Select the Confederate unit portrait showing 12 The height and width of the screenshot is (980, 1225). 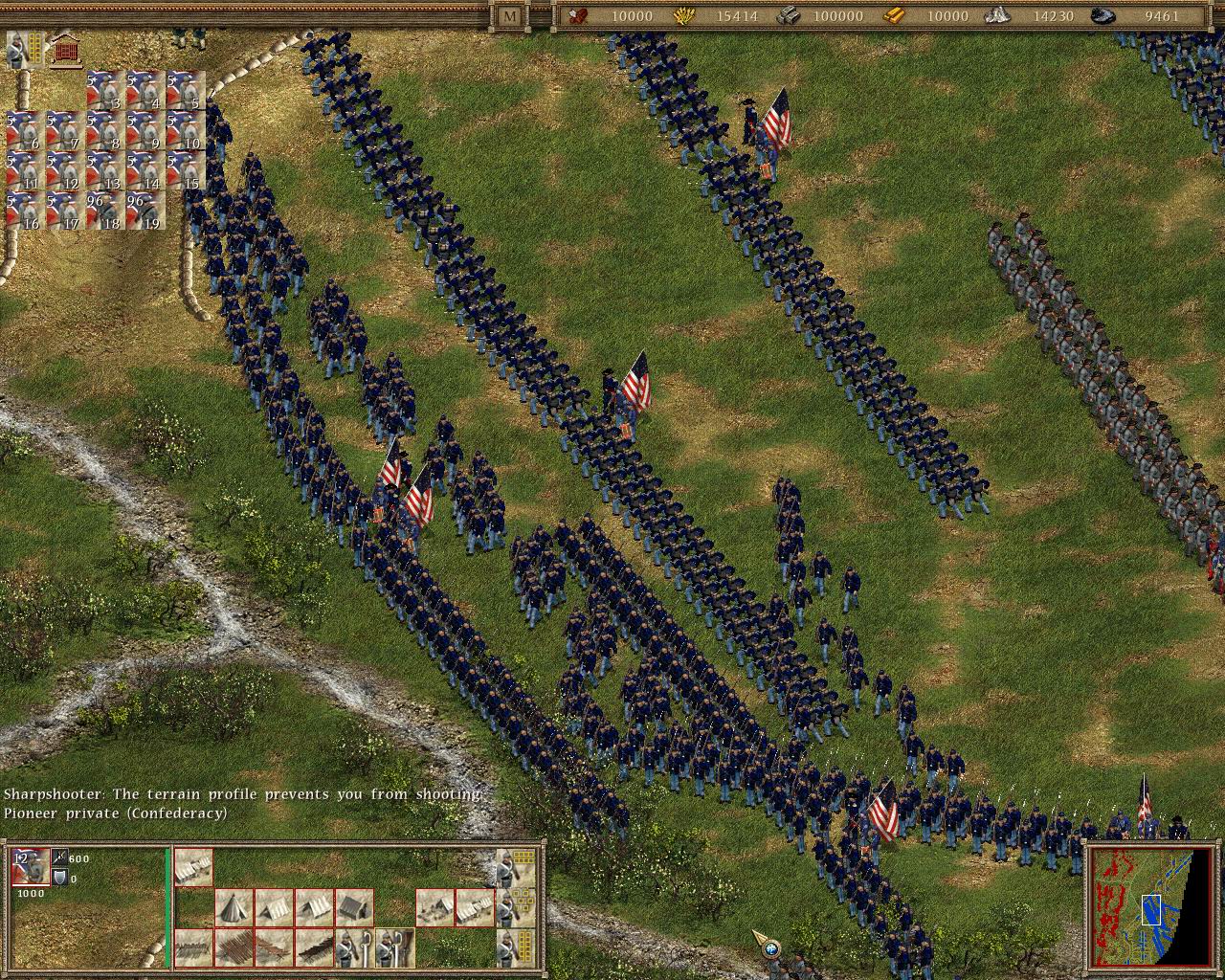(29, 868)
